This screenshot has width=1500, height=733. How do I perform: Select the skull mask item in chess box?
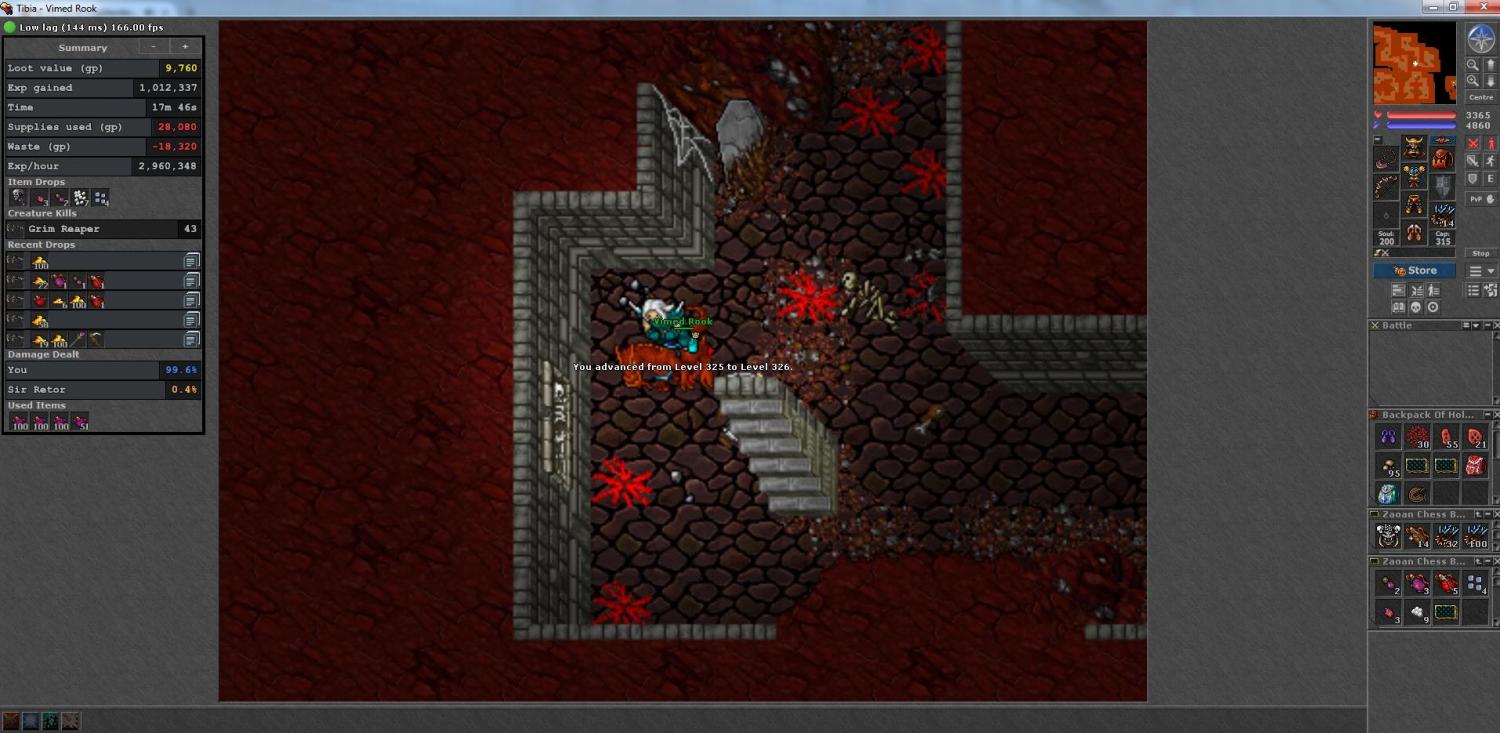tap(1388, 537)
